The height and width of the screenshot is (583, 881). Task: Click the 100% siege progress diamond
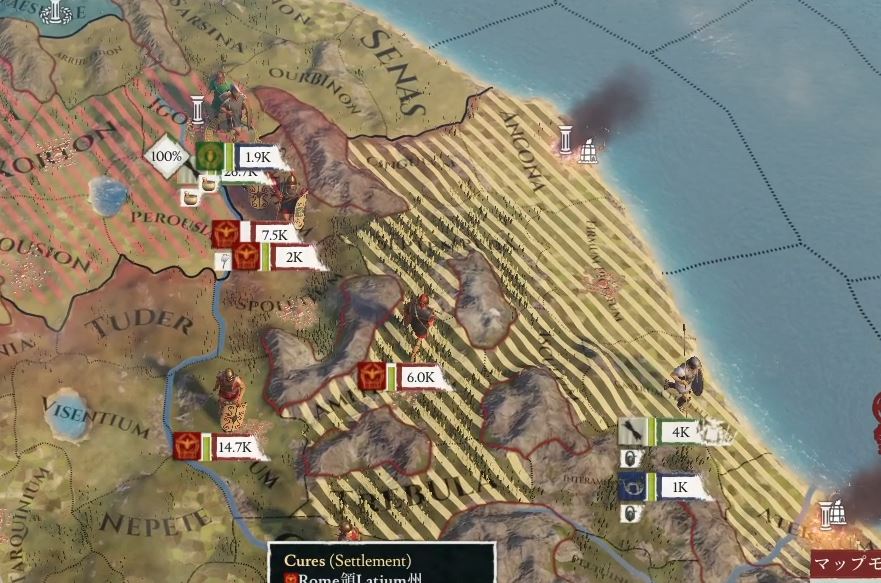coord(167,157)
